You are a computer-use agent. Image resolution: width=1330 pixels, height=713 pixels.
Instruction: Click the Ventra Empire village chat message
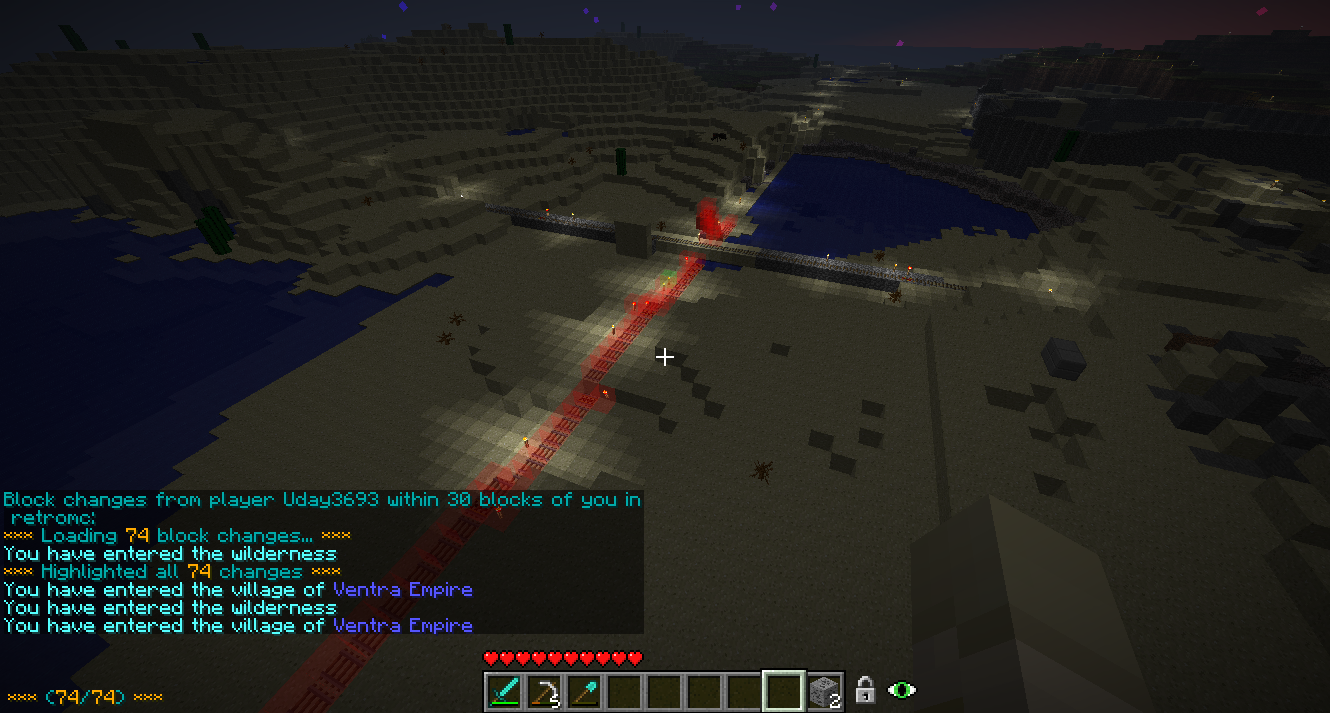click(238, 626)
